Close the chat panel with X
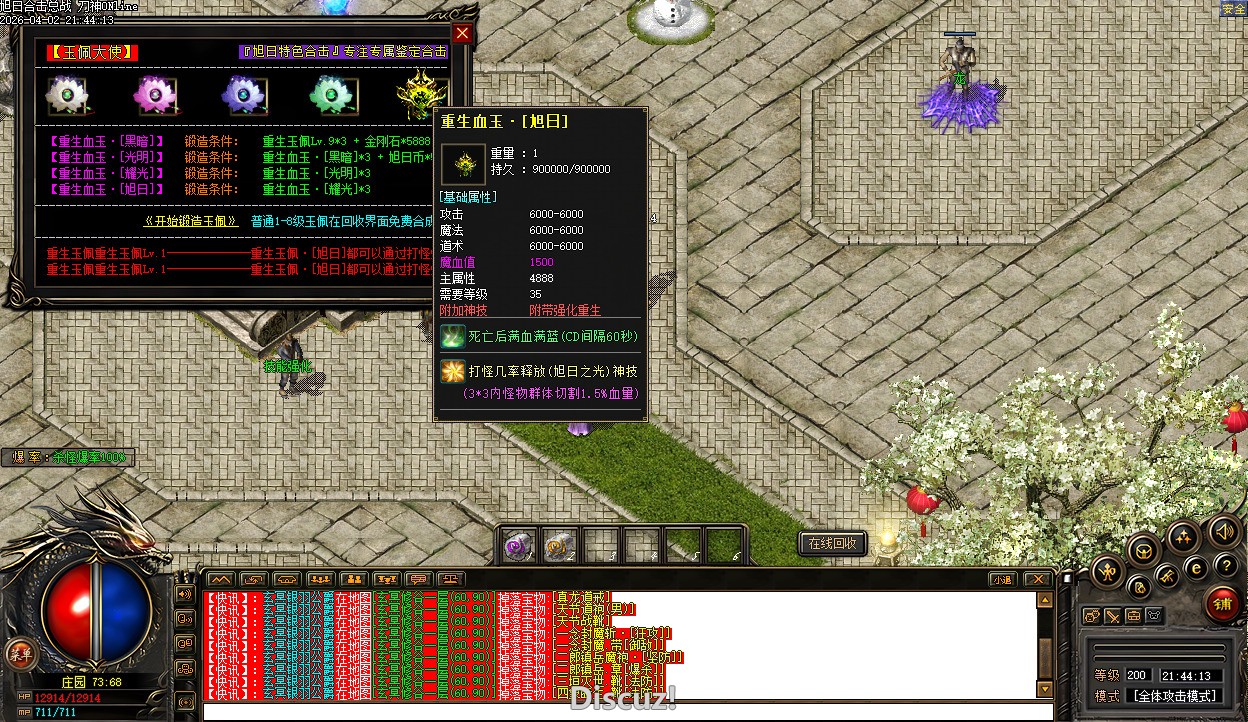 pyautogui.click(x=1038, y=579)
